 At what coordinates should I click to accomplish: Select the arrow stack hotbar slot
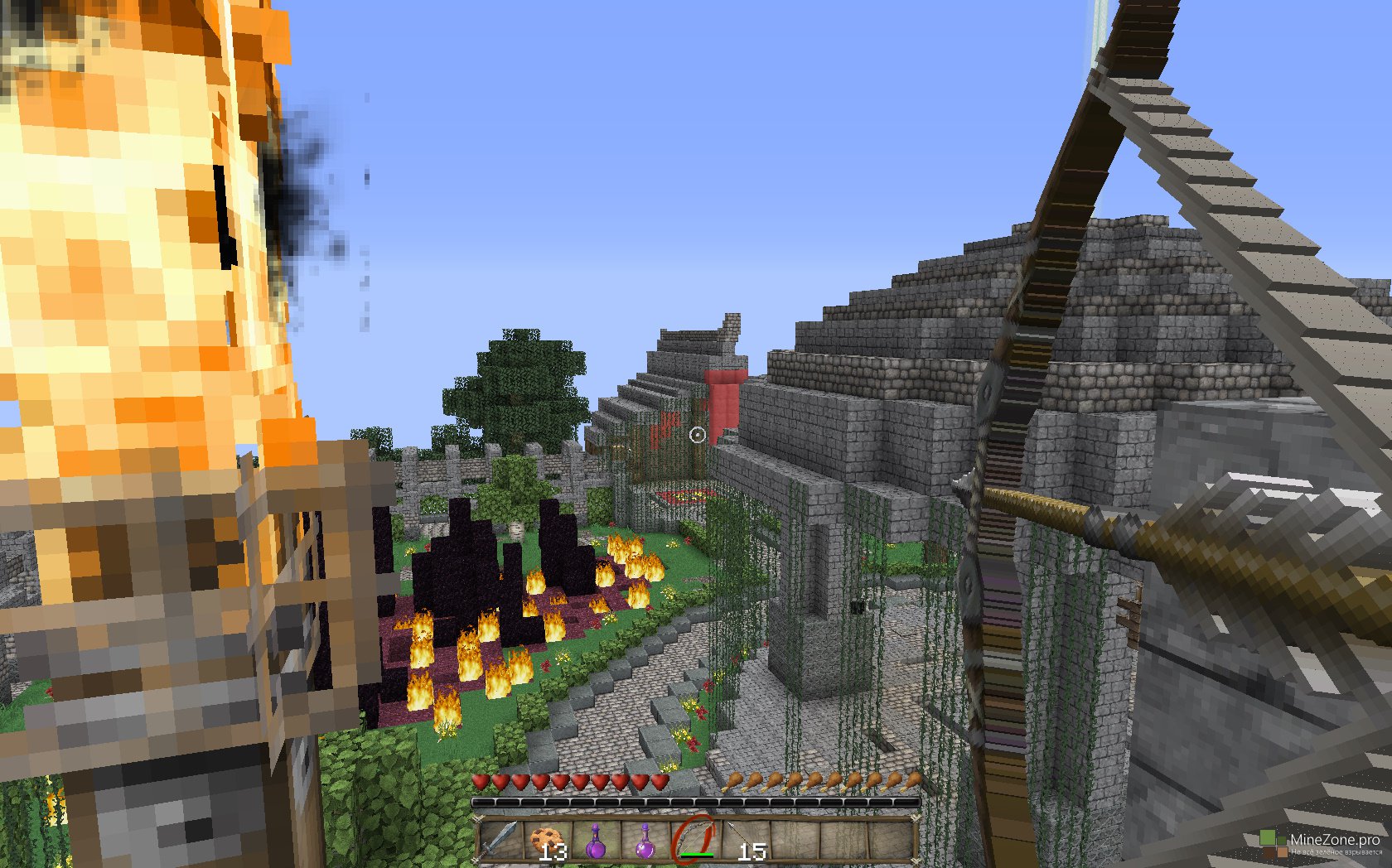743,839
